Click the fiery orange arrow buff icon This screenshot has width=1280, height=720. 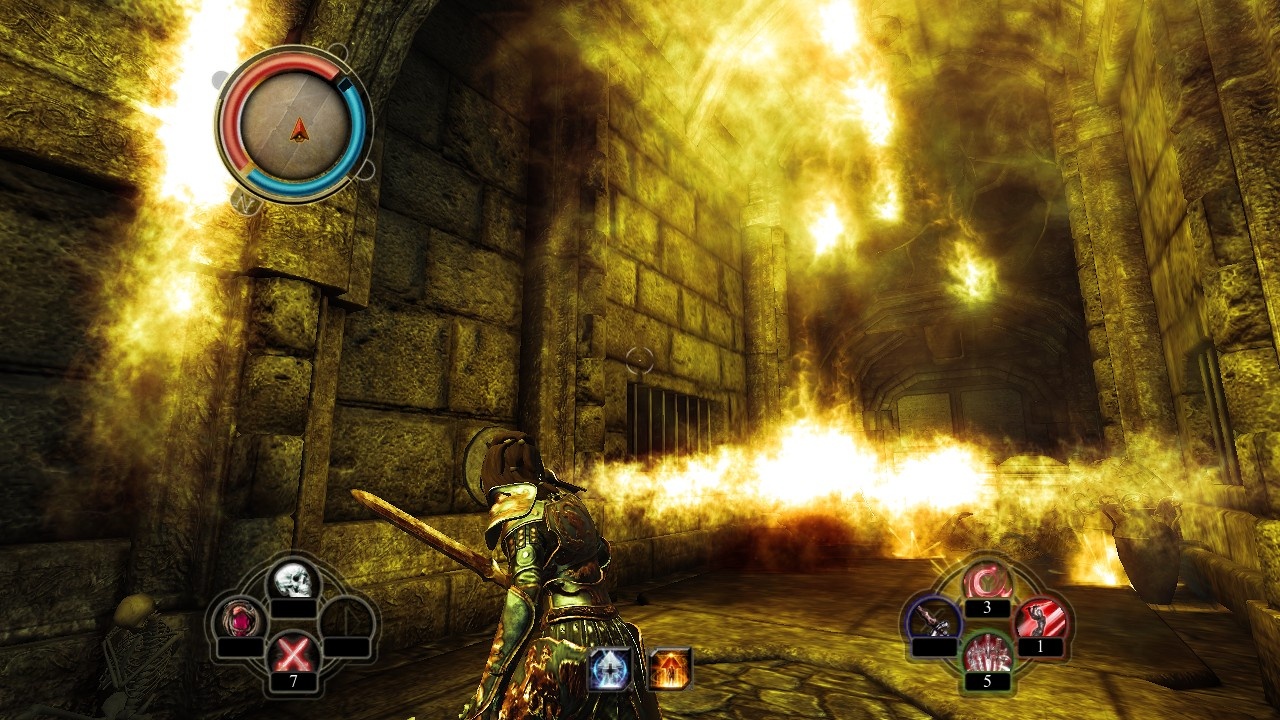(669, 668)
